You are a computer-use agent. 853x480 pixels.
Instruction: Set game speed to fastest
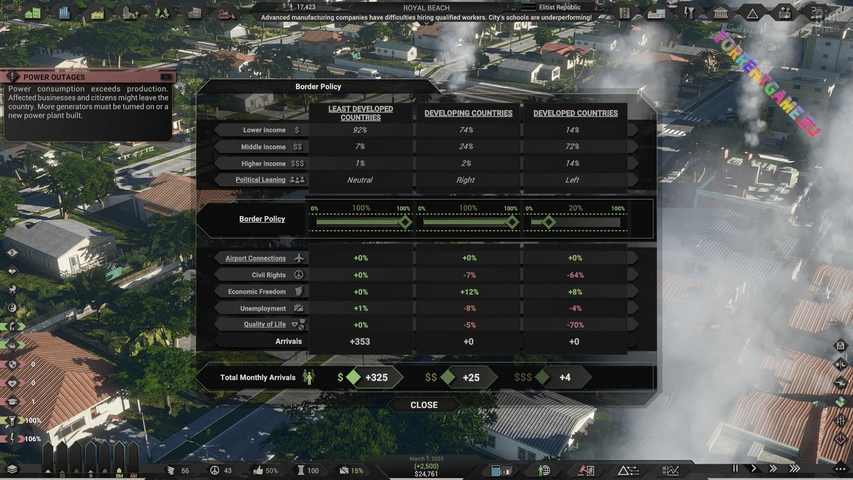pyautogui.click(x=794, y=468)
